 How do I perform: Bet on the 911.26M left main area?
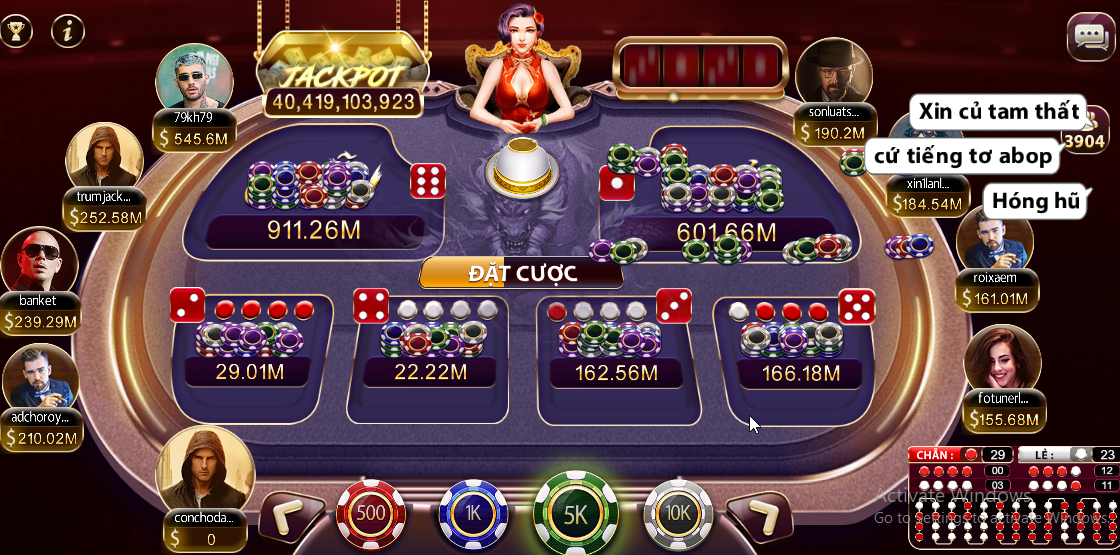pos(315,190)
